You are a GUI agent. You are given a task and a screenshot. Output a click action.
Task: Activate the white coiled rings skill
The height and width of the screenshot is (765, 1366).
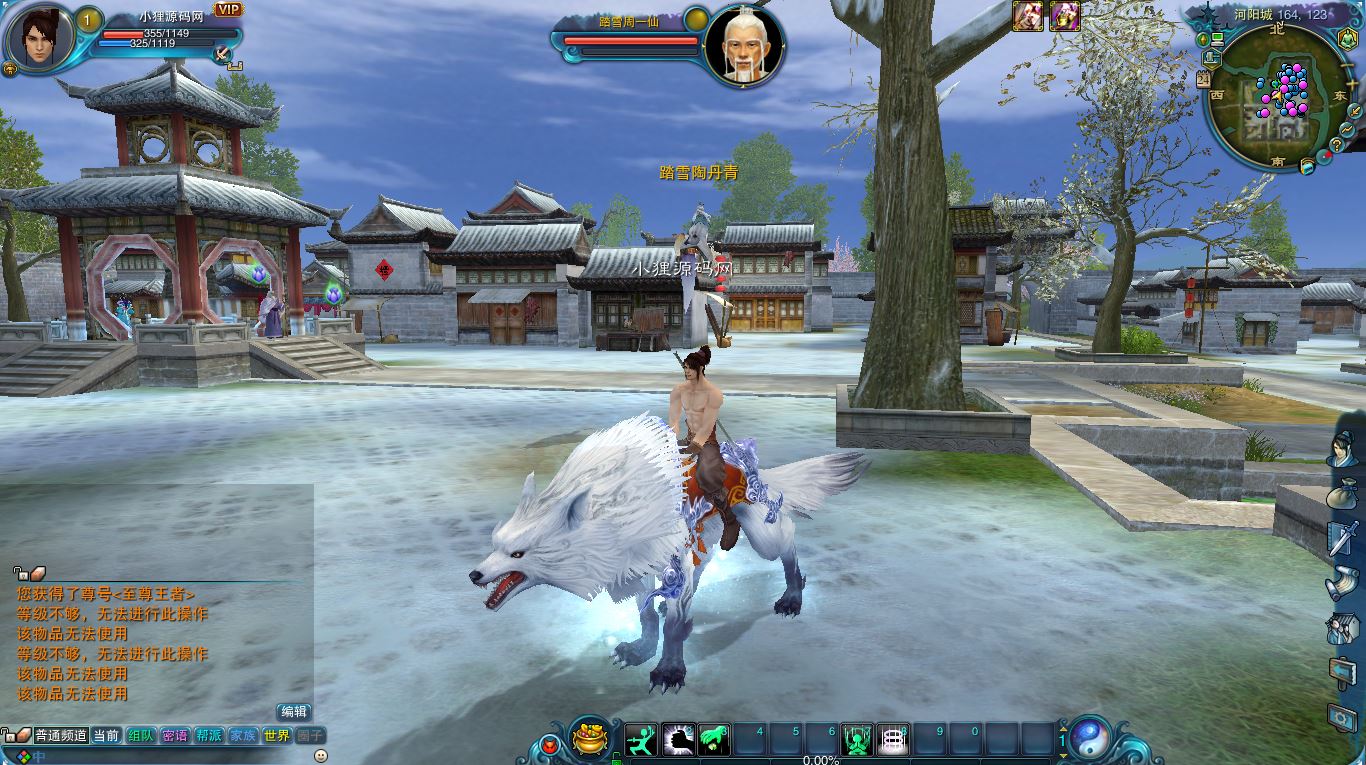893,740
